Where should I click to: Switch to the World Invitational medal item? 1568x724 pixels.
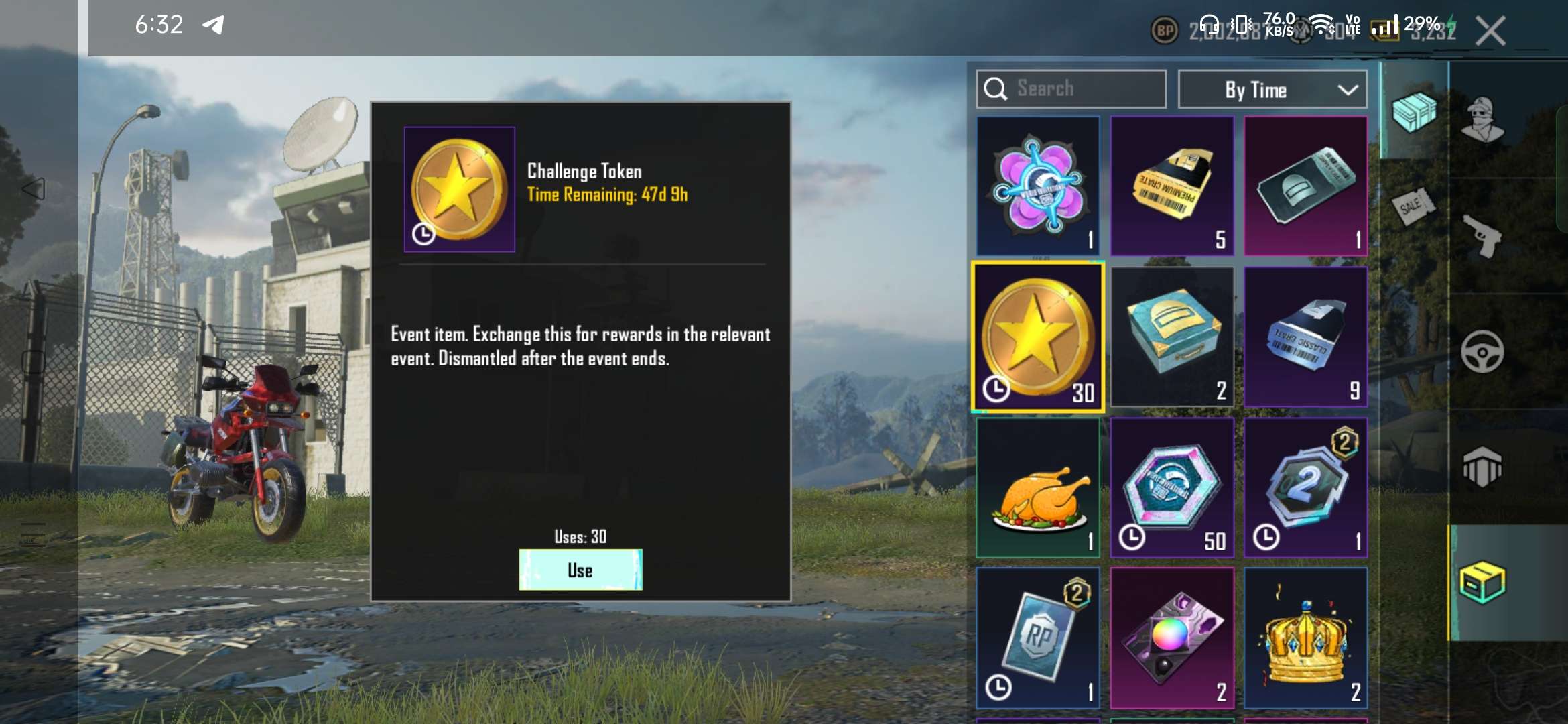pos(1038,186)
